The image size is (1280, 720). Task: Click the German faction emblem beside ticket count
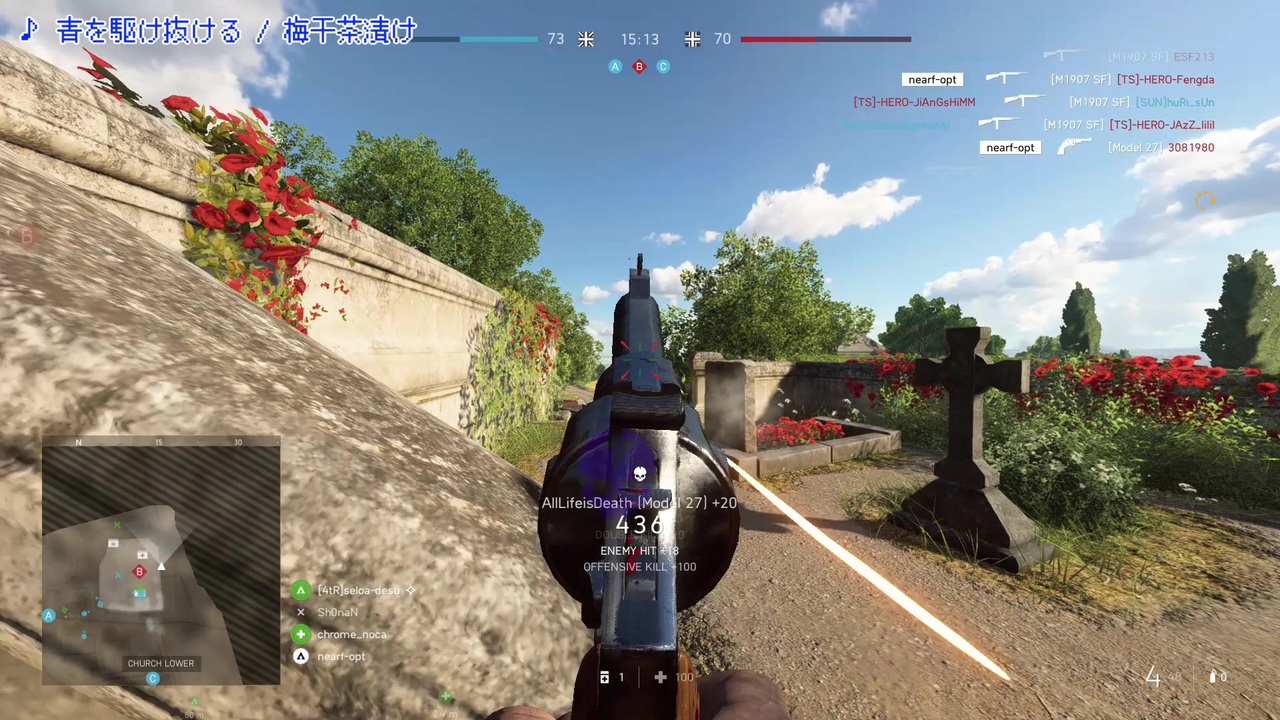pos(693,39)
